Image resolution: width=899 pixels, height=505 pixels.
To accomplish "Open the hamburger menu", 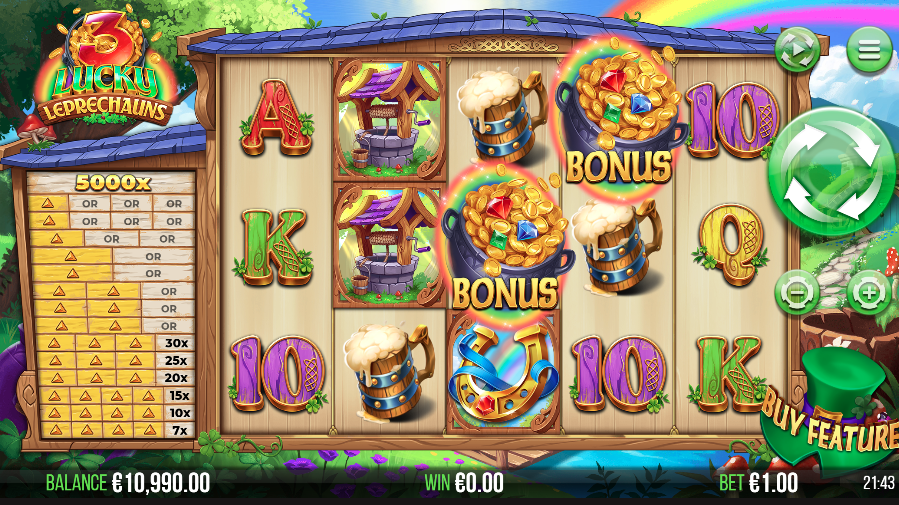I will point(869,48).
